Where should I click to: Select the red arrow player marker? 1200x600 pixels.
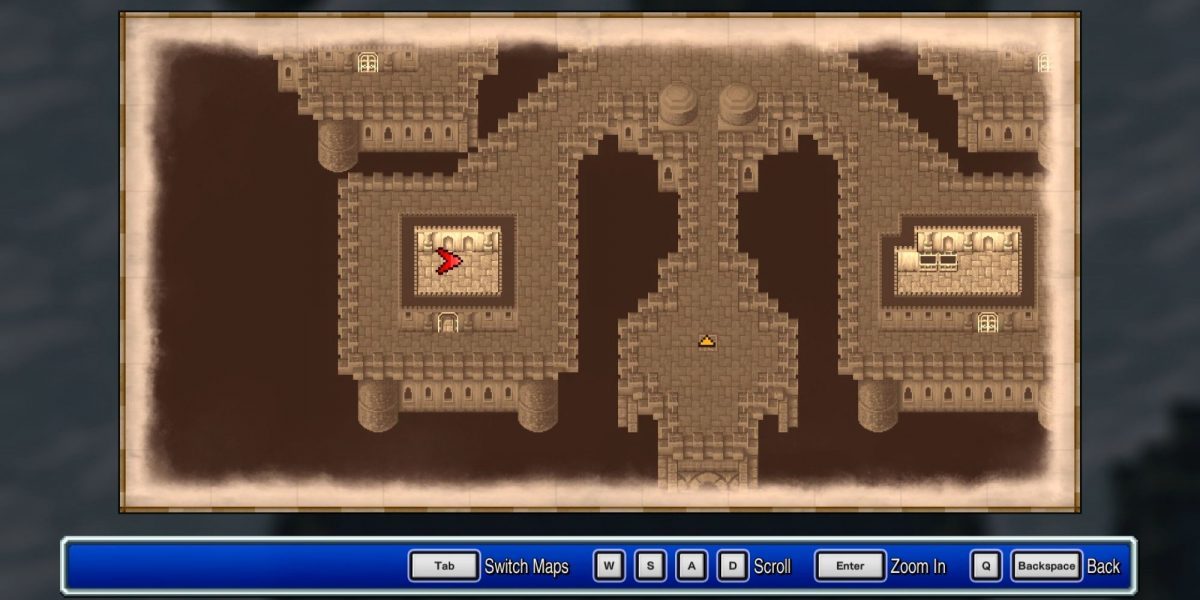coord(448,262)
